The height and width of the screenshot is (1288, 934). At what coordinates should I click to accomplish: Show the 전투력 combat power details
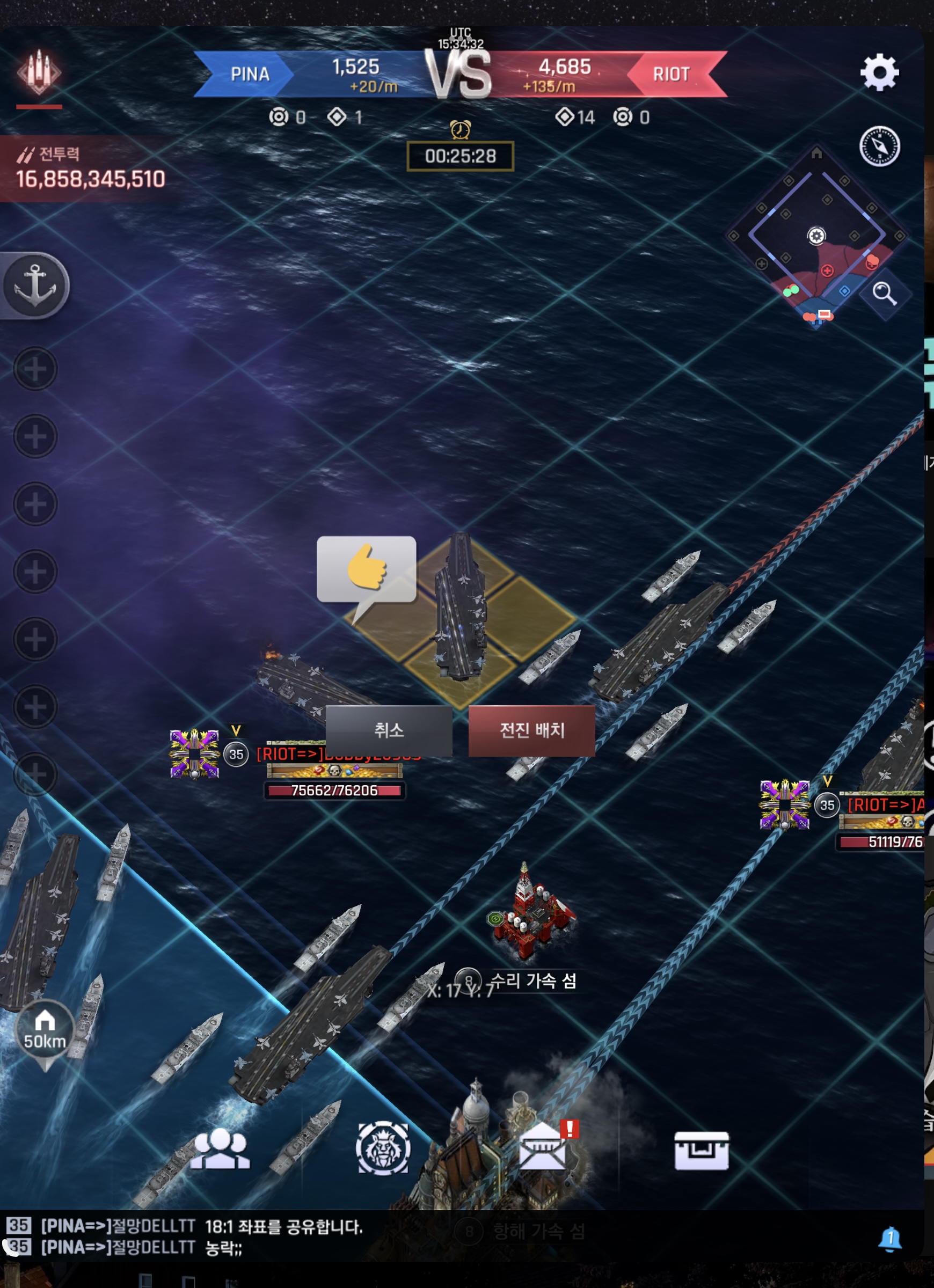coord(91,169)
